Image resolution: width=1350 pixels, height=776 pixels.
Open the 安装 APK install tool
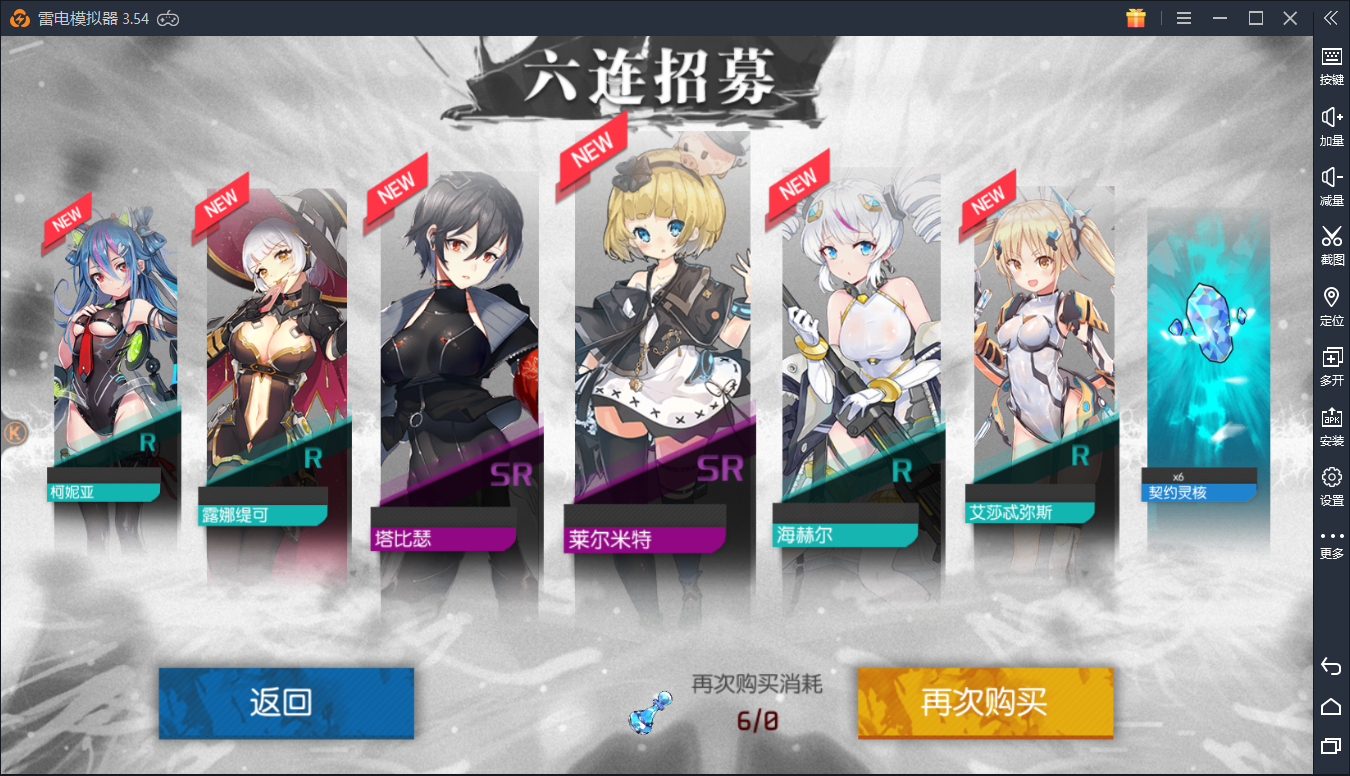pos(1331,424)
